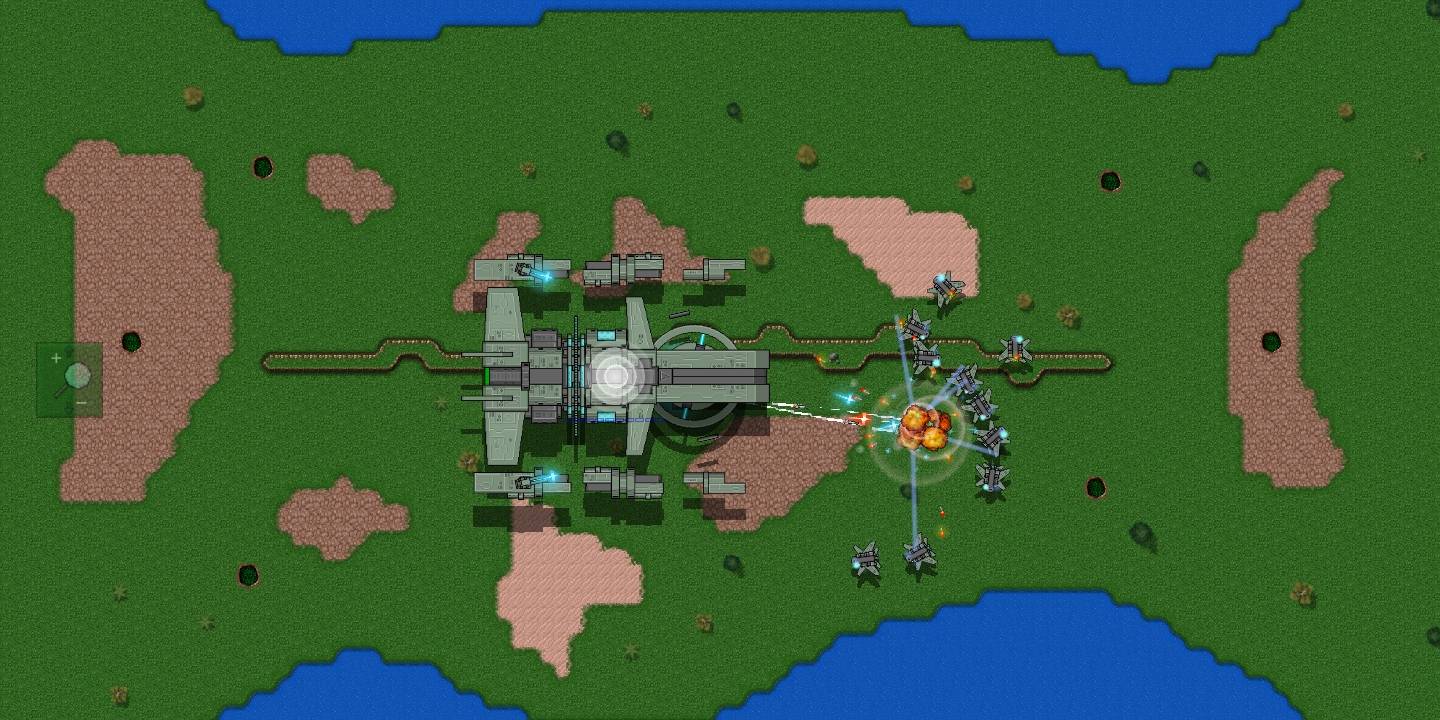1440x720 pixels.
Task: Zoom in using the plus button
Action: [x=56, y=356]
